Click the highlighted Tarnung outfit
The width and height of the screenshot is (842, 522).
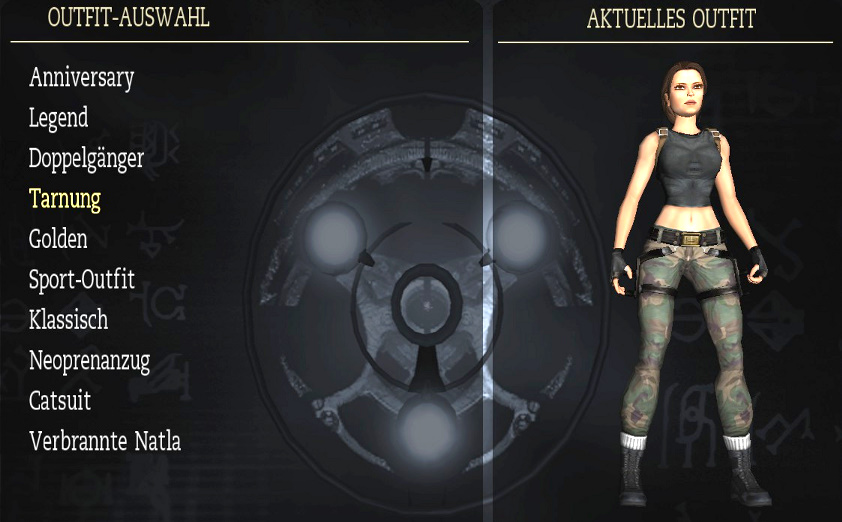click(x=65, y=199)
